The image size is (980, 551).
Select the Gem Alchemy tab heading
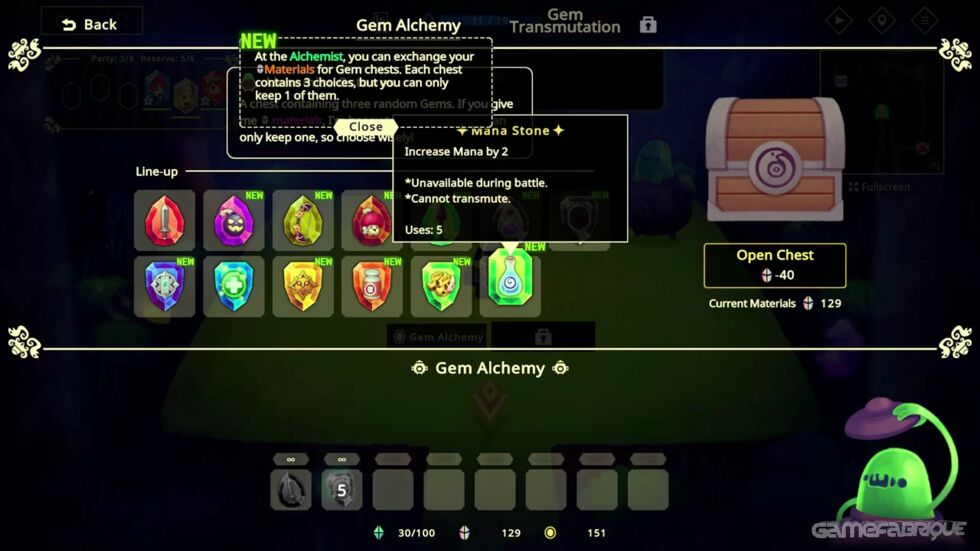(408, 25)
